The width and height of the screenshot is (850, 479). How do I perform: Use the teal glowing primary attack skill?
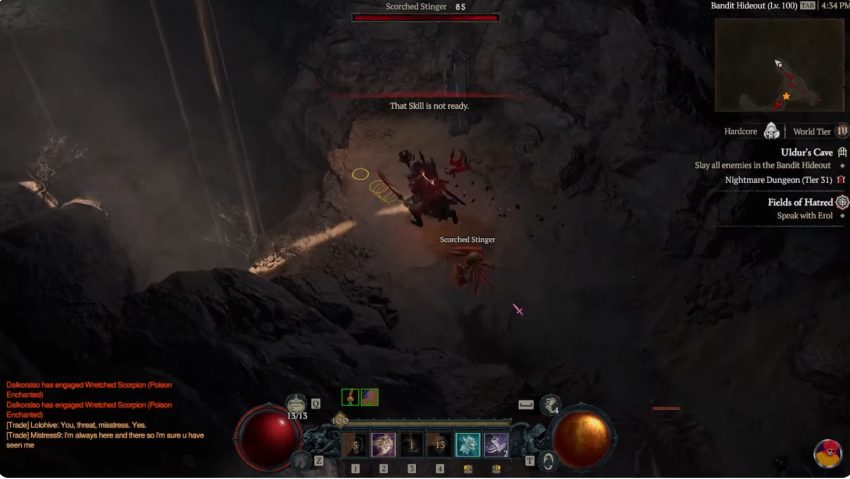468,445
